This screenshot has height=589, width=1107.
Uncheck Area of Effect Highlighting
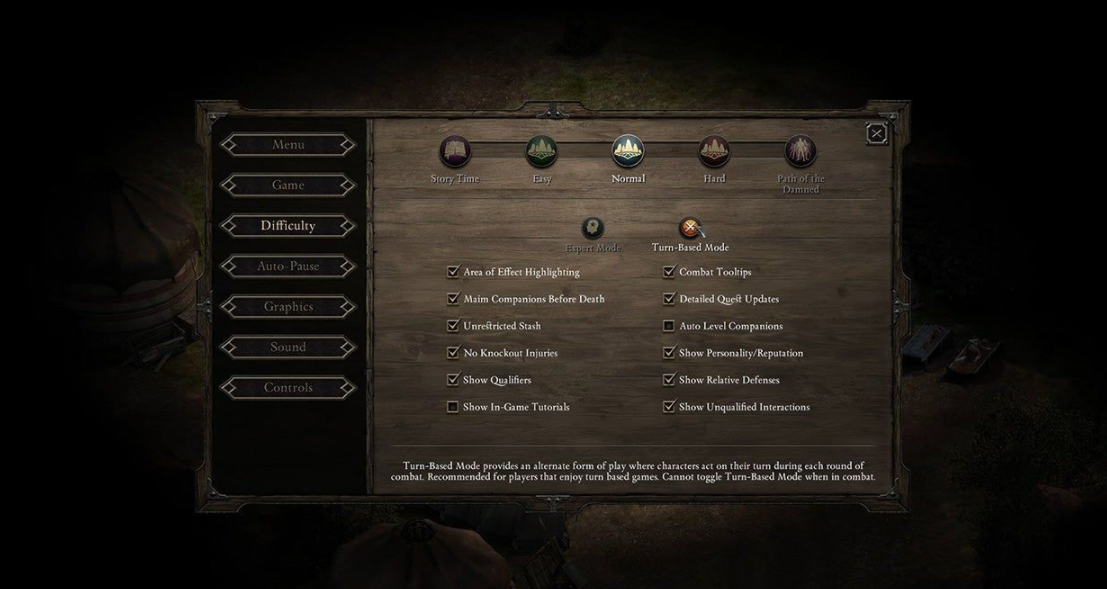click(453, 272)
